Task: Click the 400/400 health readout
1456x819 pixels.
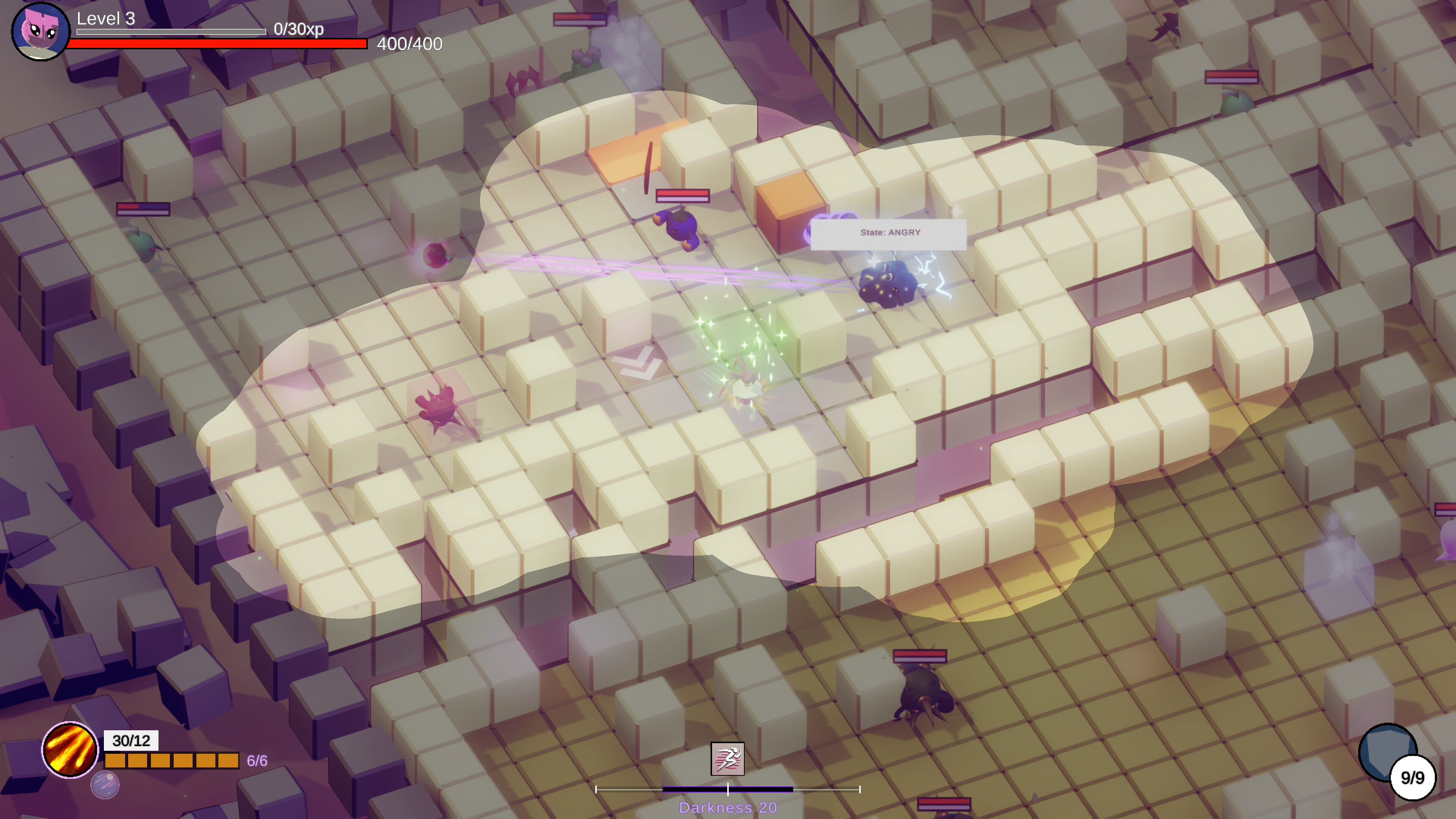Action: (x=409, y=44)
